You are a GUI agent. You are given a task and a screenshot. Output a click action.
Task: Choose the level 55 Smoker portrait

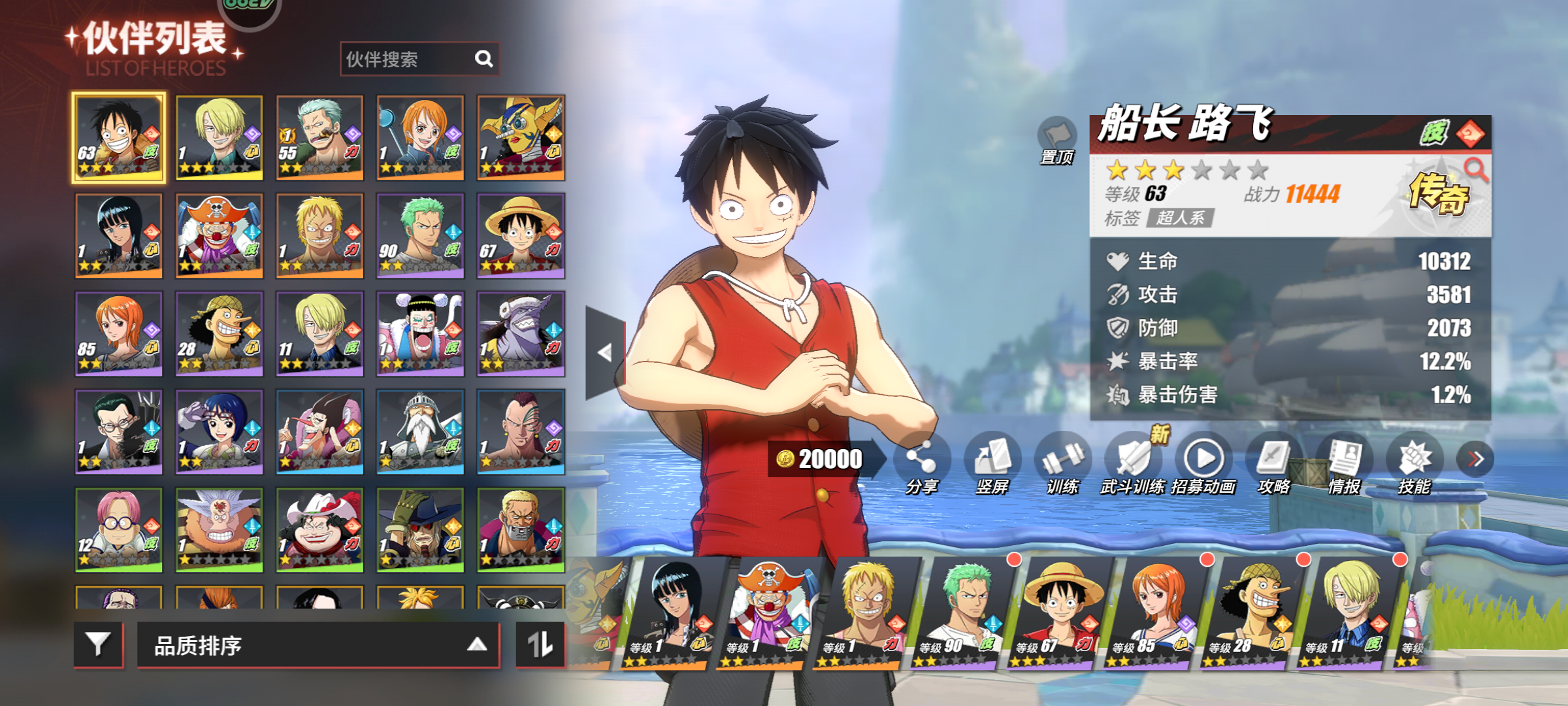click(x=319, y=137)
